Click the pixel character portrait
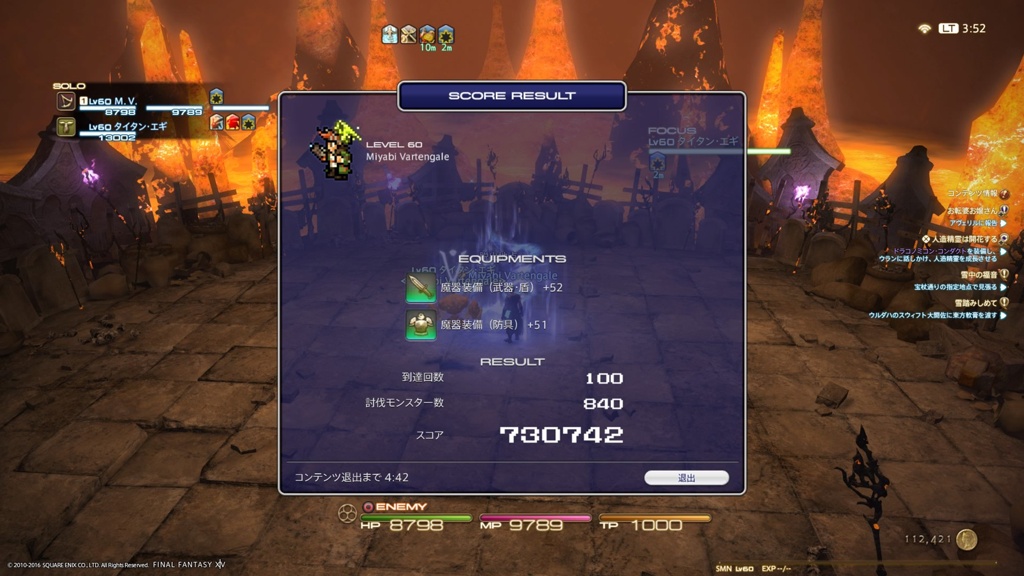Viewport: 1024px width, 576px height. pos(334,151)
